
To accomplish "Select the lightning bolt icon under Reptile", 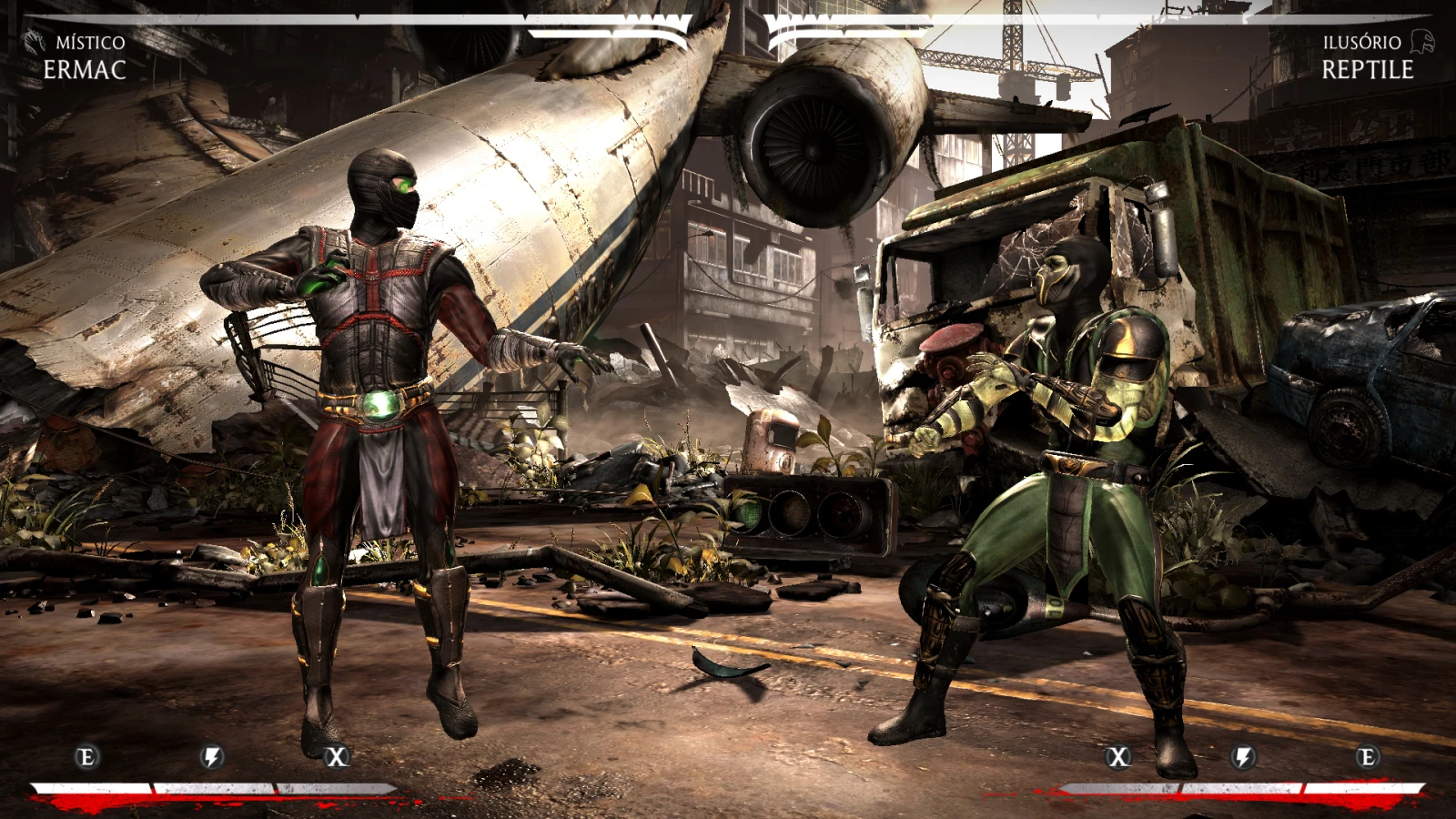I will click(x=1244, y=756).
